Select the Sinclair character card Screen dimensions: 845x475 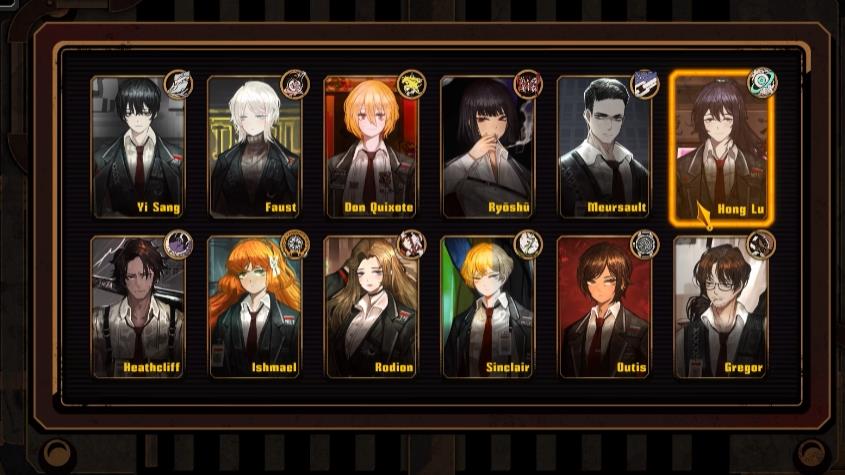coord(488,307)
